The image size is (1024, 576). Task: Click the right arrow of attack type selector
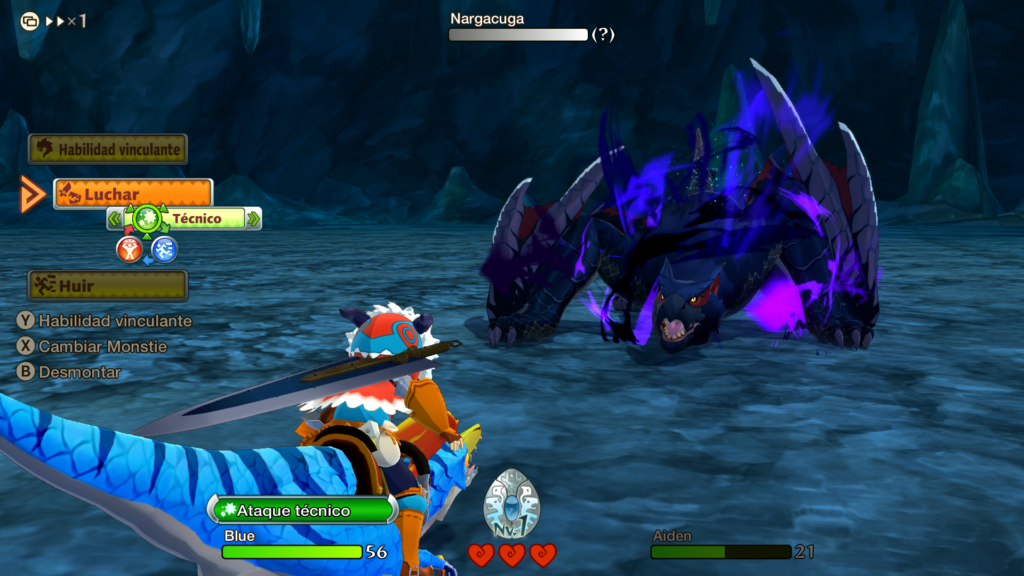coord(254,218)
